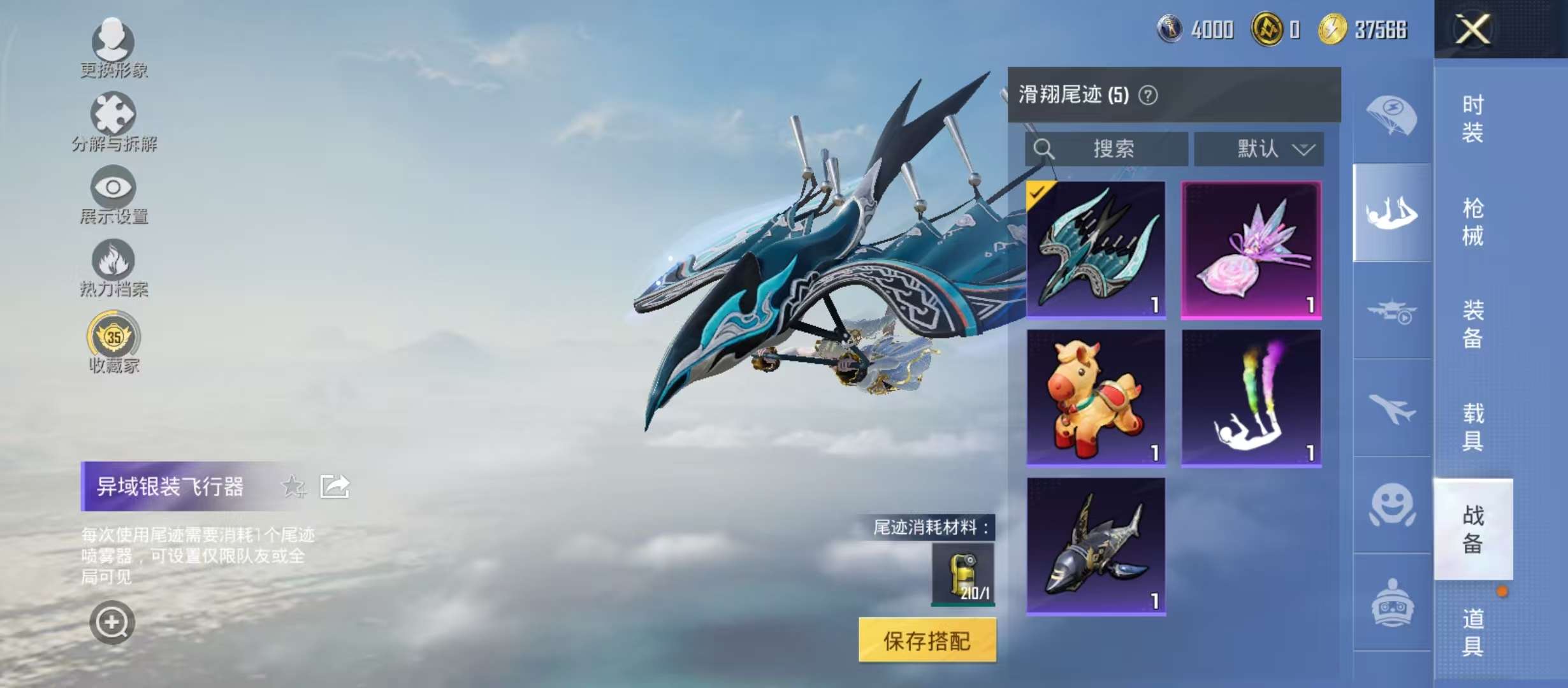Switch to the 装备 equipment tab

pos(1472,324)
